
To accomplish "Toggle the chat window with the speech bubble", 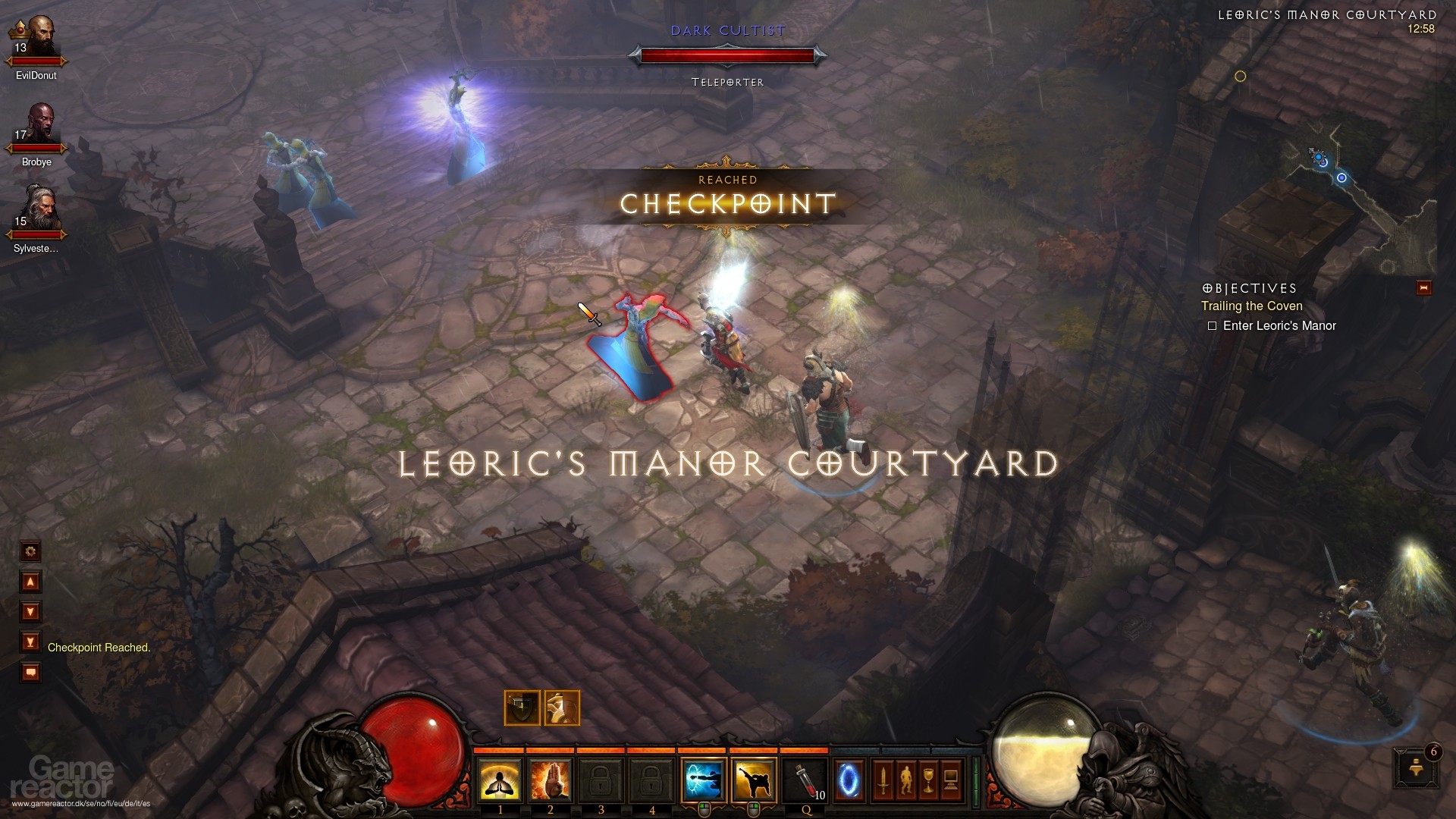I will pyautogui.click(x=30, y=671).
